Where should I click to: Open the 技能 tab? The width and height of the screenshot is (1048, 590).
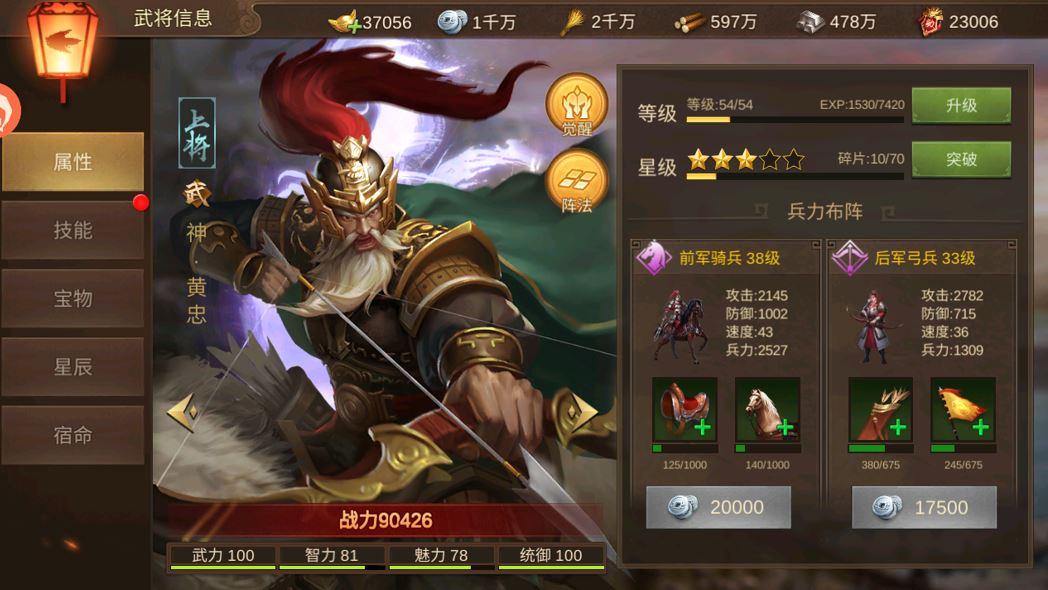pos(73,230)
